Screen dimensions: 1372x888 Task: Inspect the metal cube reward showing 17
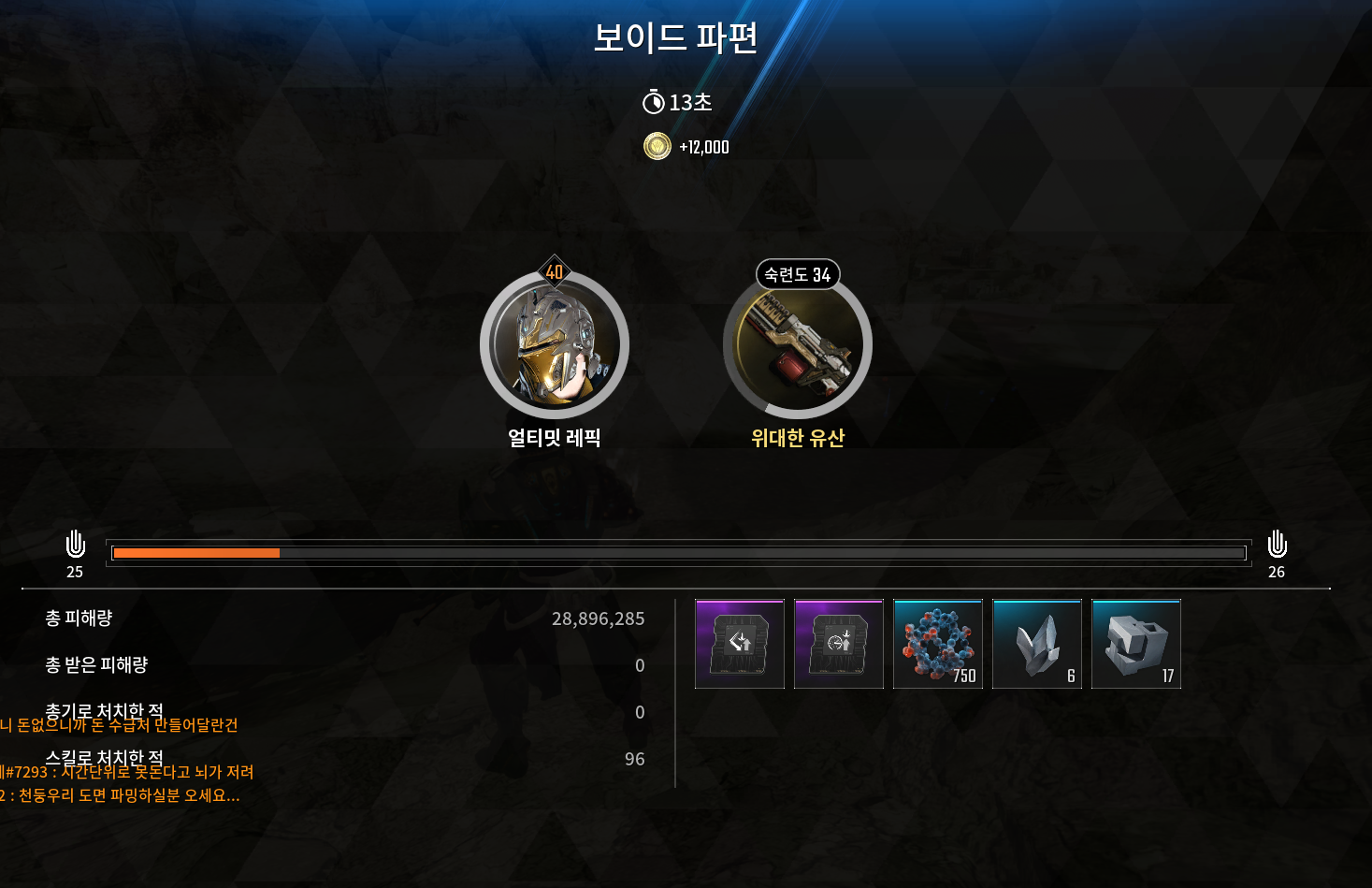tap(1135, 644)
